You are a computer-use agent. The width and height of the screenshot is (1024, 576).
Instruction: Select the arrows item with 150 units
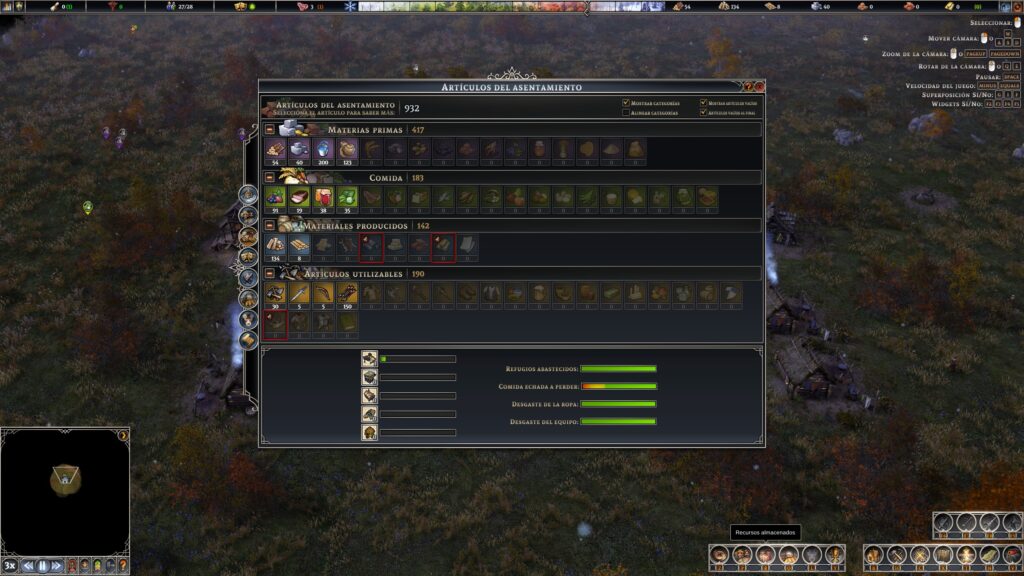tap(347, 294)
